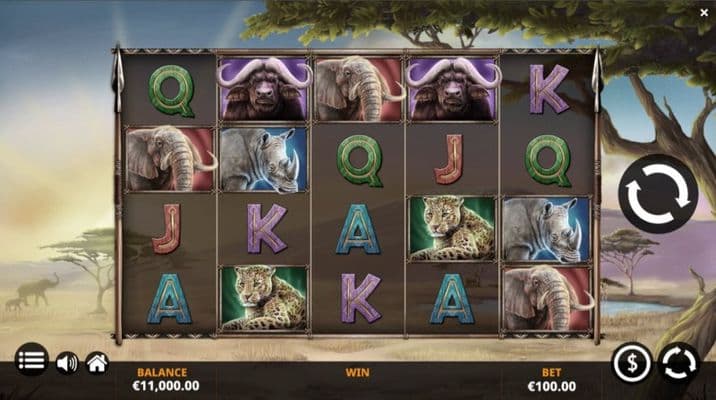Toggle the sound speaker icon

67,362
